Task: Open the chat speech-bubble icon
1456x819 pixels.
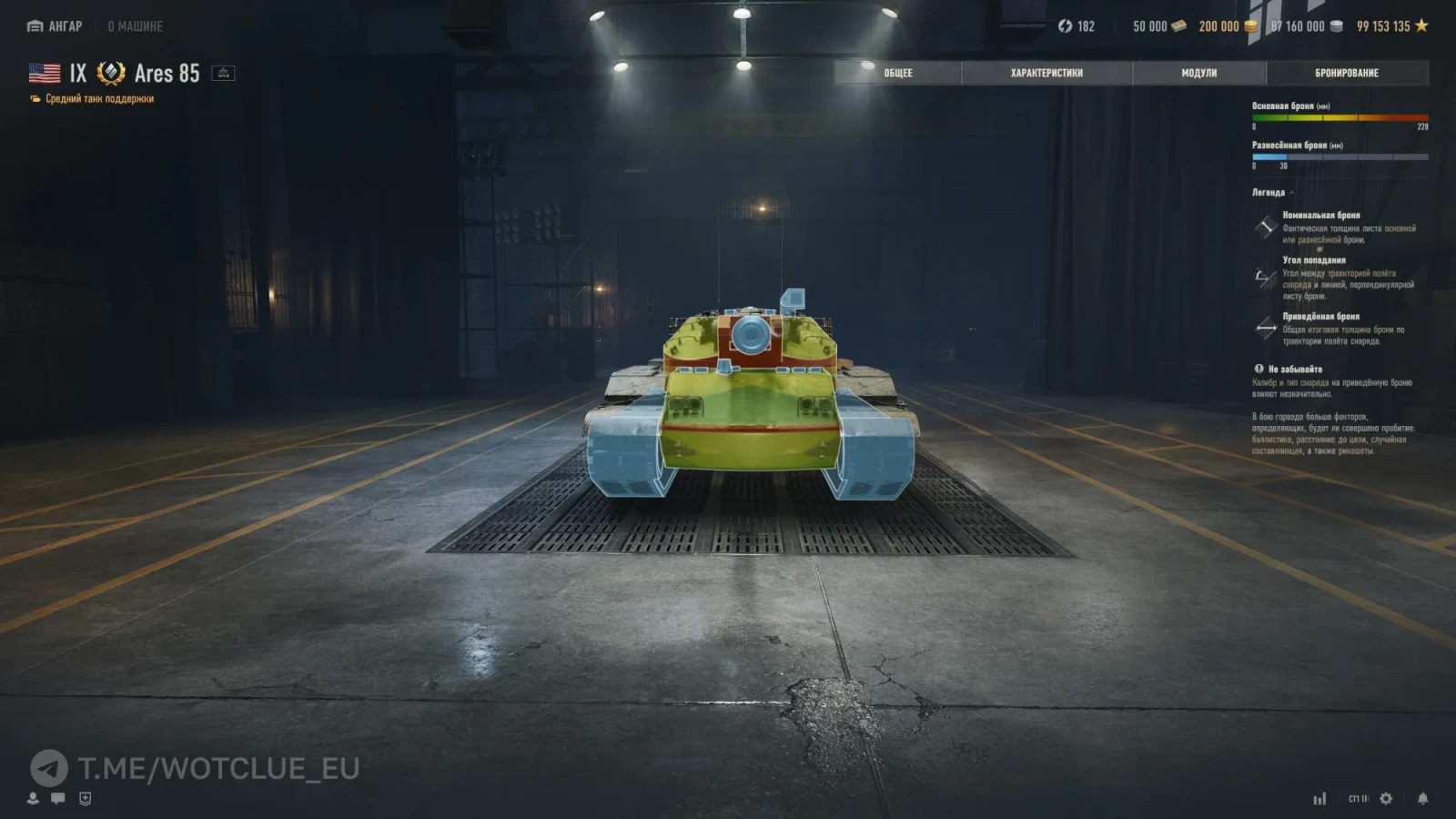Action: [x=58, y=798]
